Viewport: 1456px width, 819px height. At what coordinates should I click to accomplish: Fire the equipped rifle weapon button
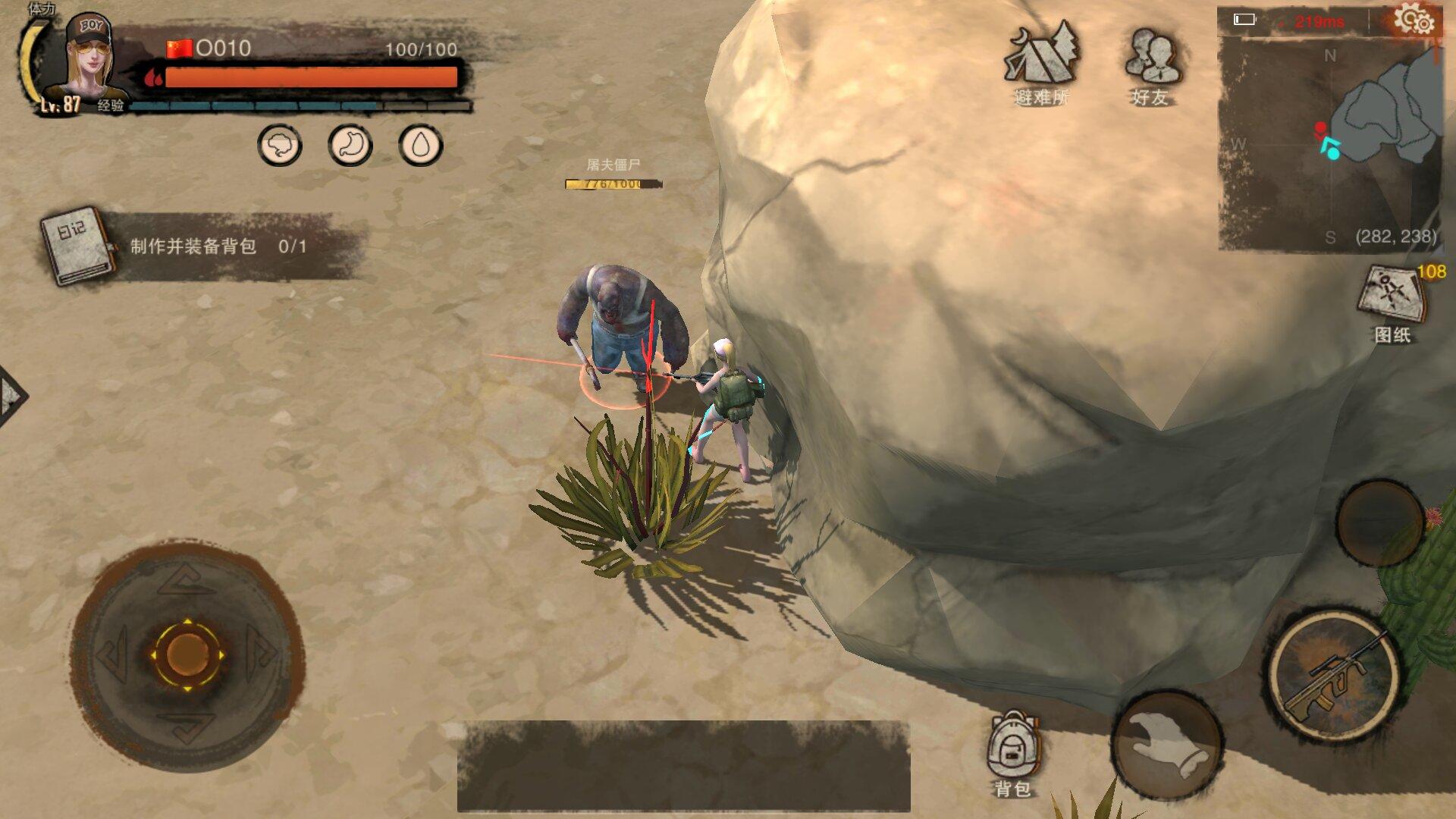pos(1334,676)
